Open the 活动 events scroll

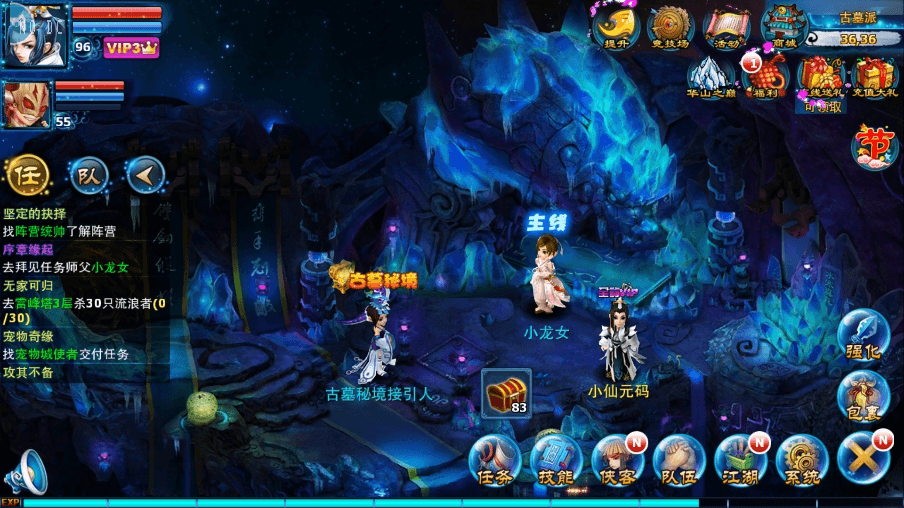click(x=727, y=28)
